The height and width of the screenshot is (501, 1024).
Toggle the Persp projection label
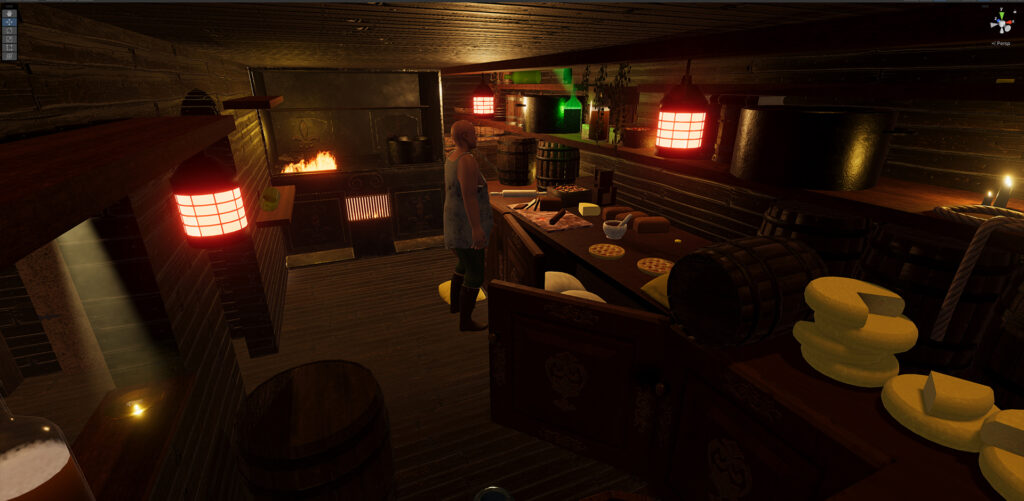click(1000, 43)
